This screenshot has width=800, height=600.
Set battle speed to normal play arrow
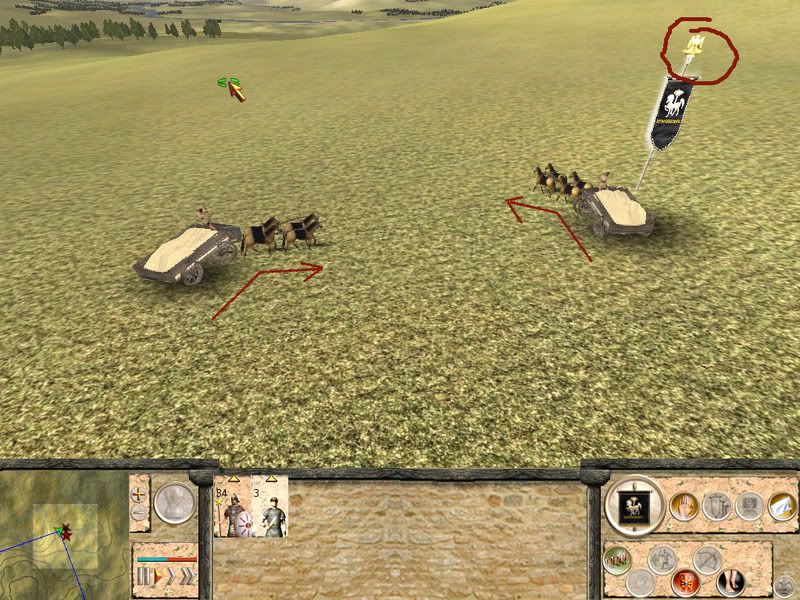coord(158,577)
